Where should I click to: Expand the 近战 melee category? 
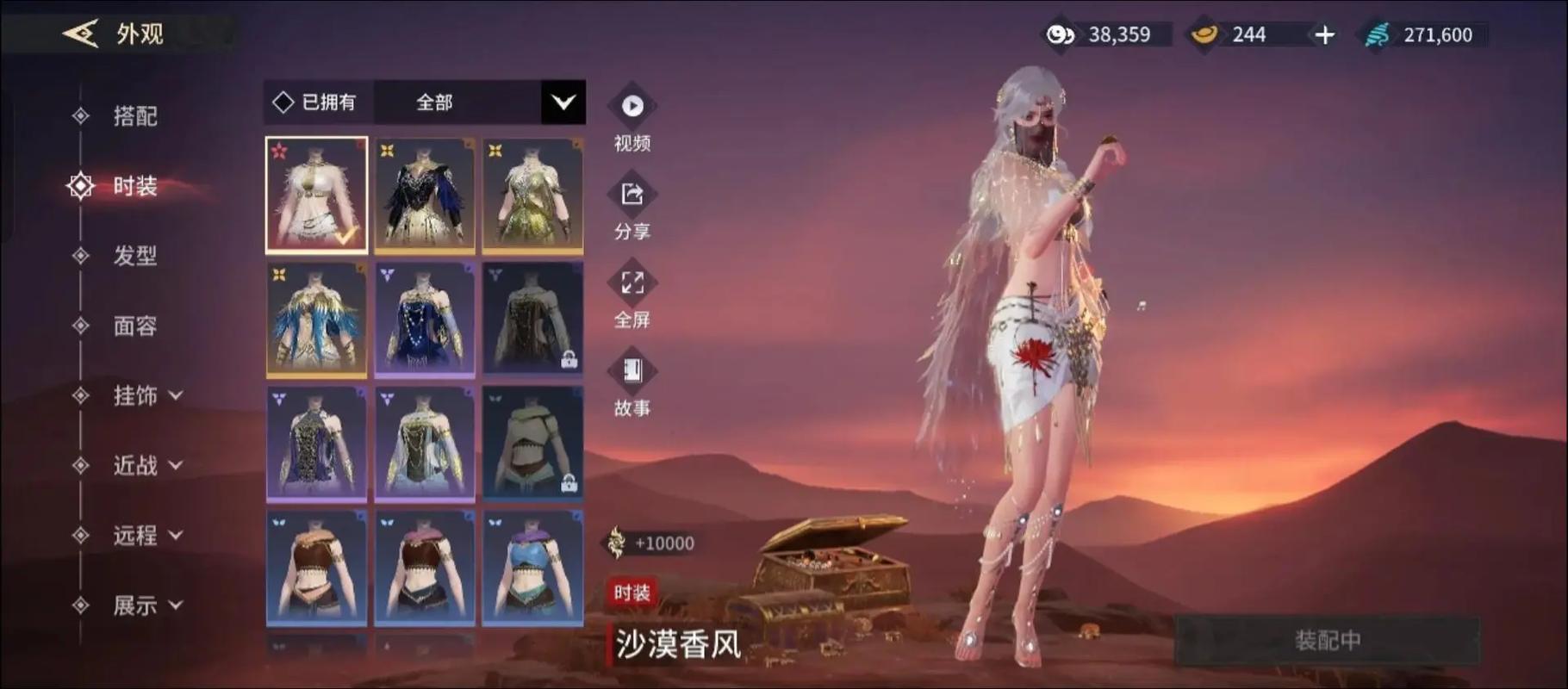coord(147,466)
